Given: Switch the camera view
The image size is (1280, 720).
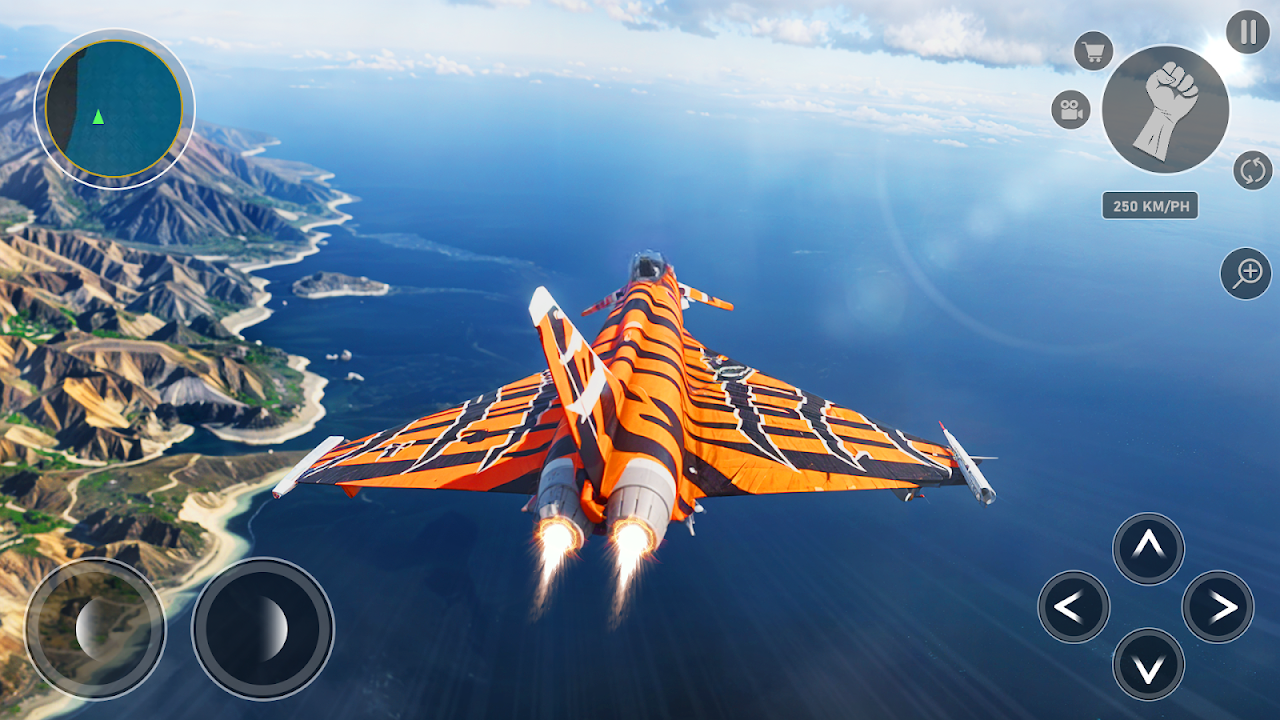Looking at the screenshot, I should (1071, 109).
